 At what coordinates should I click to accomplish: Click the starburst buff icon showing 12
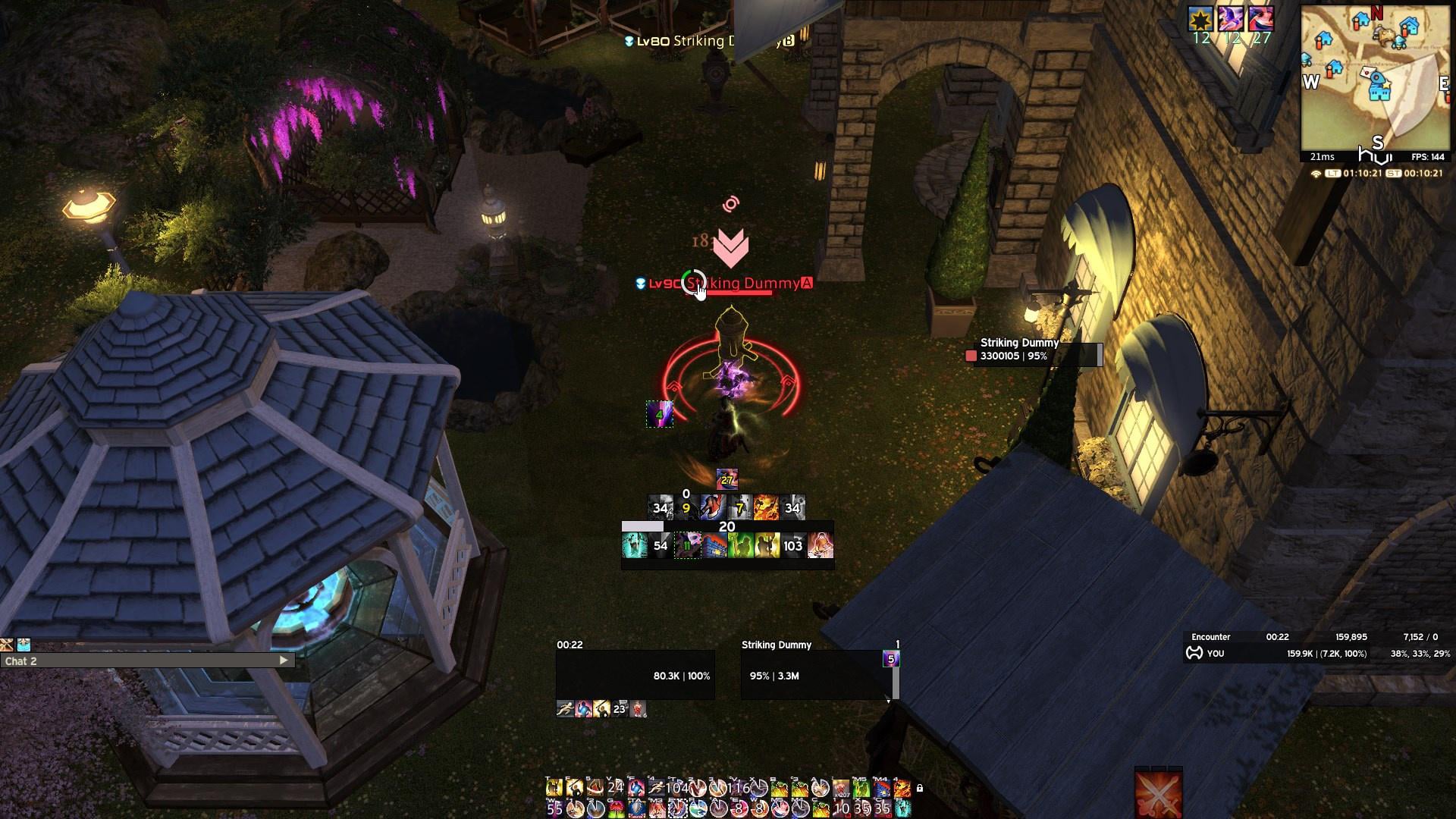(x=1200, y=19)
